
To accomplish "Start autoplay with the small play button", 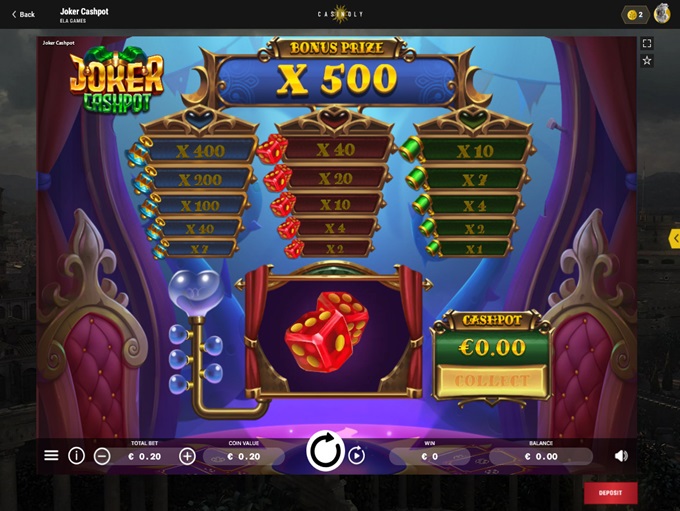I will tap(357, 455).
